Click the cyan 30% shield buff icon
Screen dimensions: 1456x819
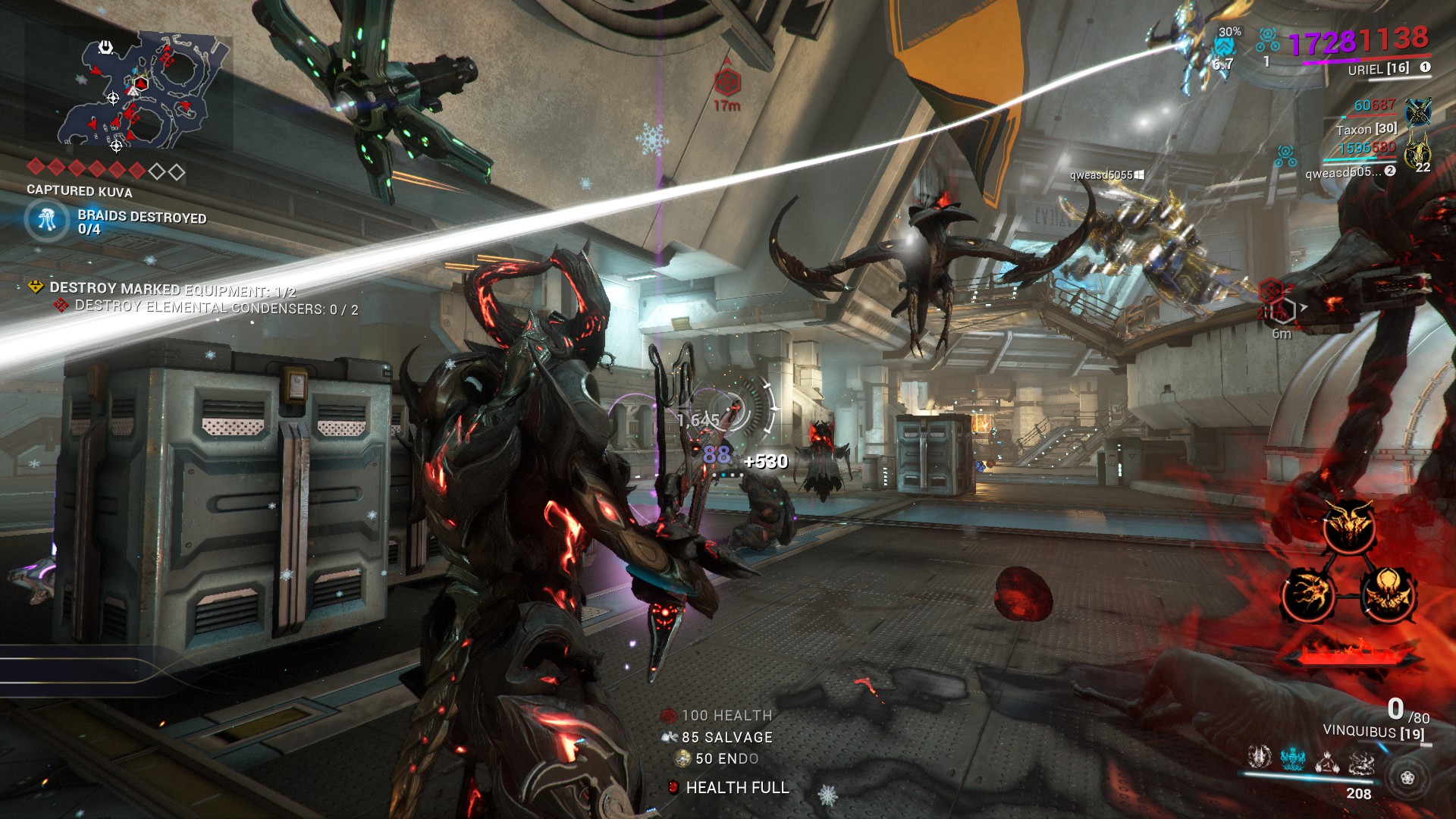[1224, 45]
